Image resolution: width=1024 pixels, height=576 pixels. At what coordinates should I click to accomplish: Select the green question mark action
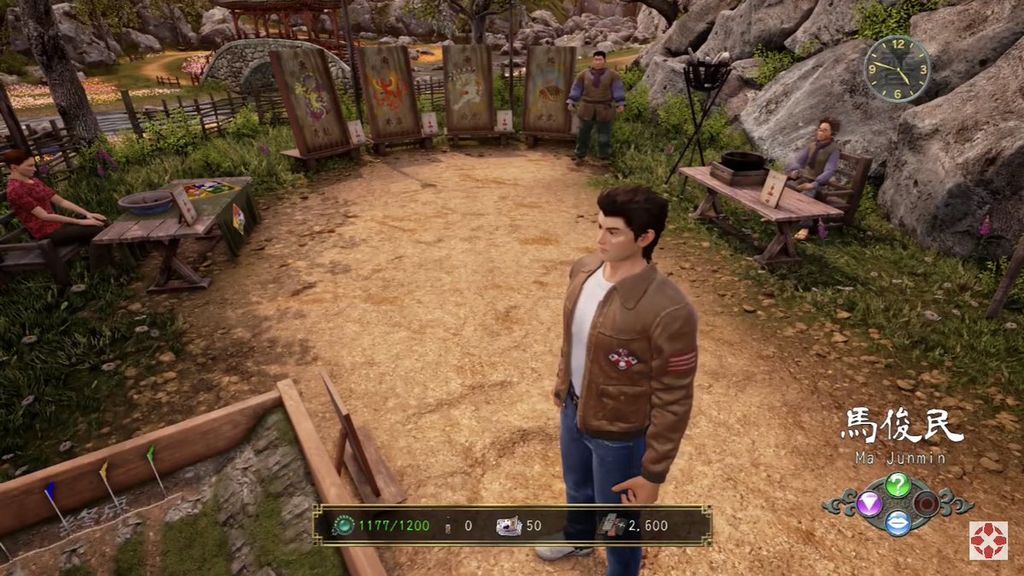click(x=898, y=485)
